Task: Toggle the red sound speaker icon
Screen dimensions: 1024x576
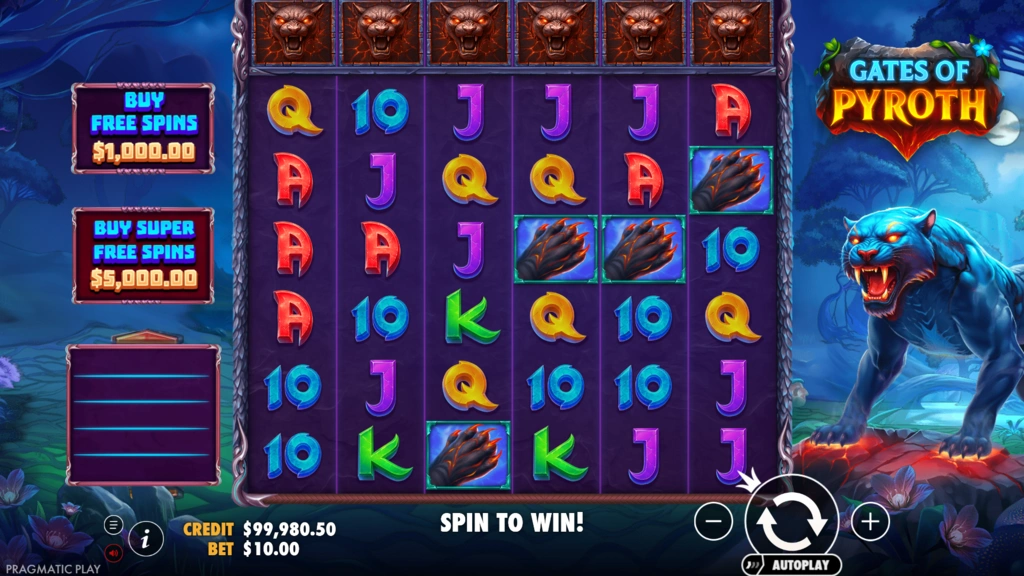Action: pyautogui.click(x=113, y=551)
